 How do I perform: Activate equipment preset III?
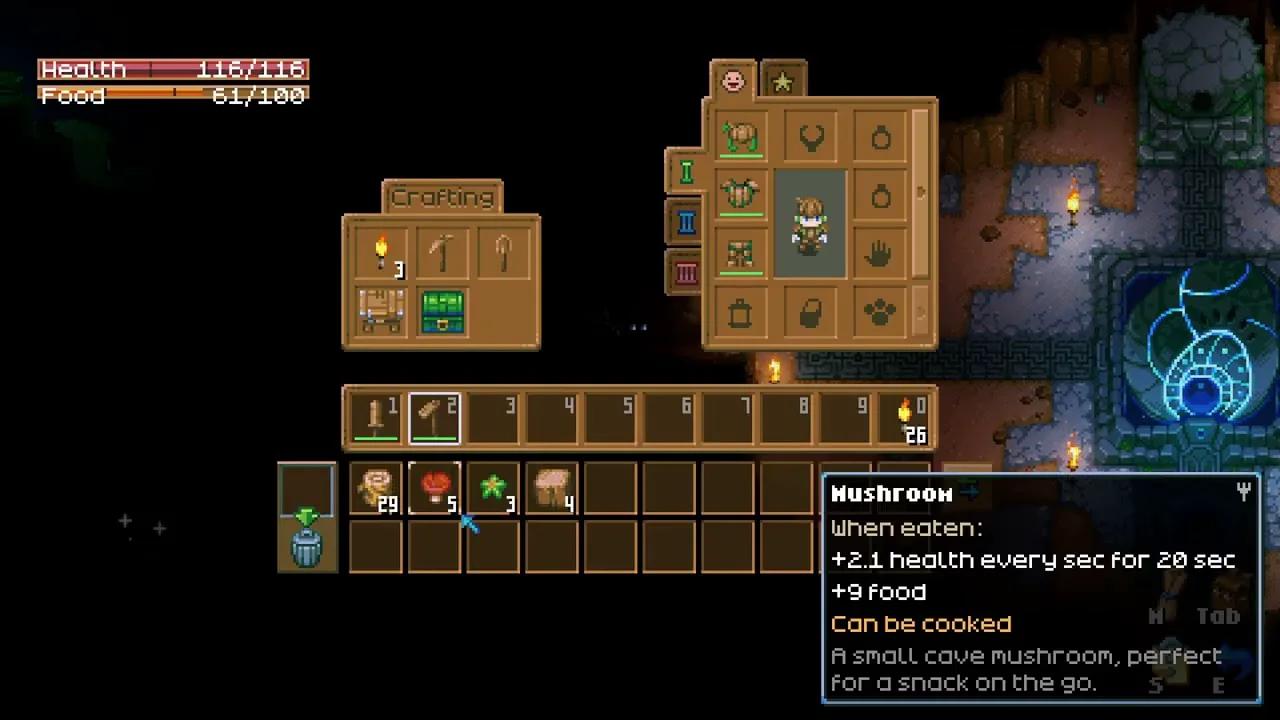(x=686, y=272)
